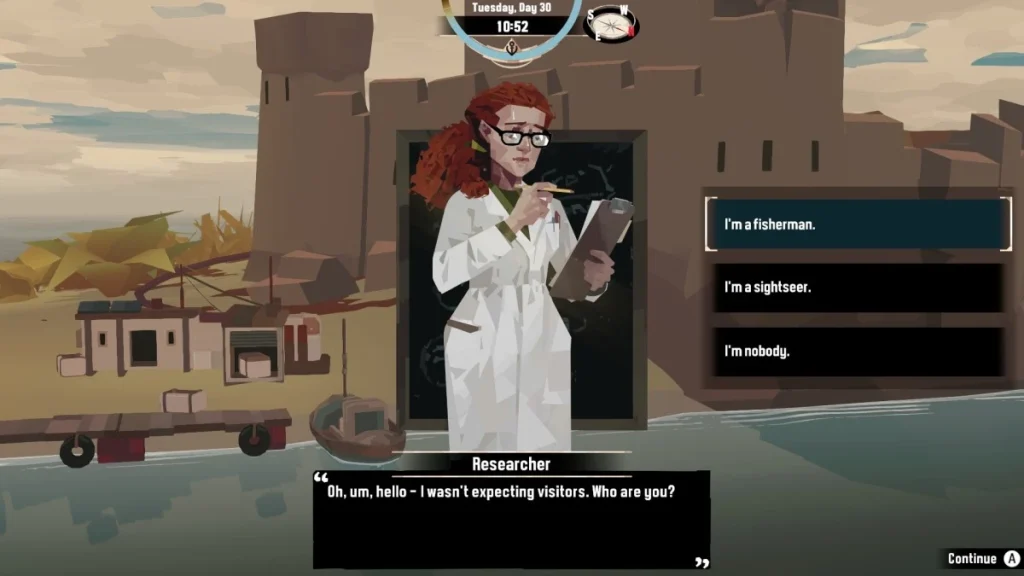The image size is (1024, 576).
Task: Answer with "I'm nobody."
Action: [856, 351]
